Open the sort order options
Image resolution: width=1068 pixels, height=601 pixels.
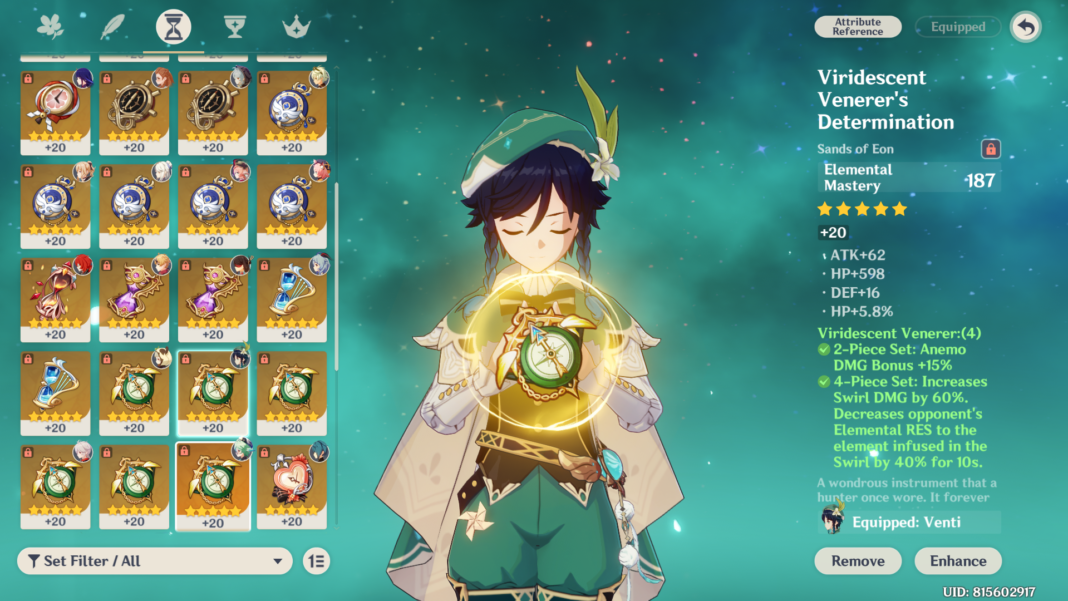[x=316, y=561]
